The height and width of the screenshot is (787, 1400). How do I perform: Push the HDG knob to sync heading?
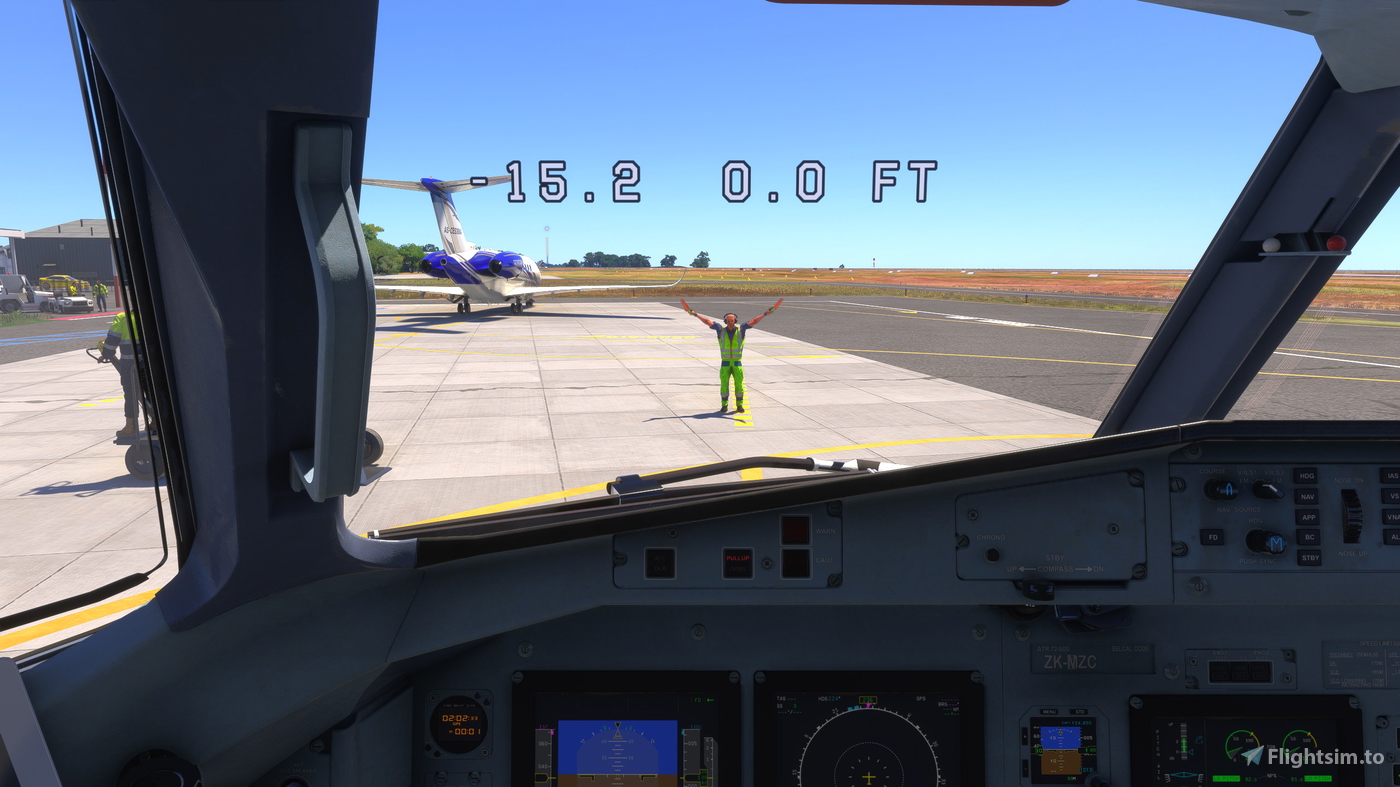click(x=1266, y=542)
